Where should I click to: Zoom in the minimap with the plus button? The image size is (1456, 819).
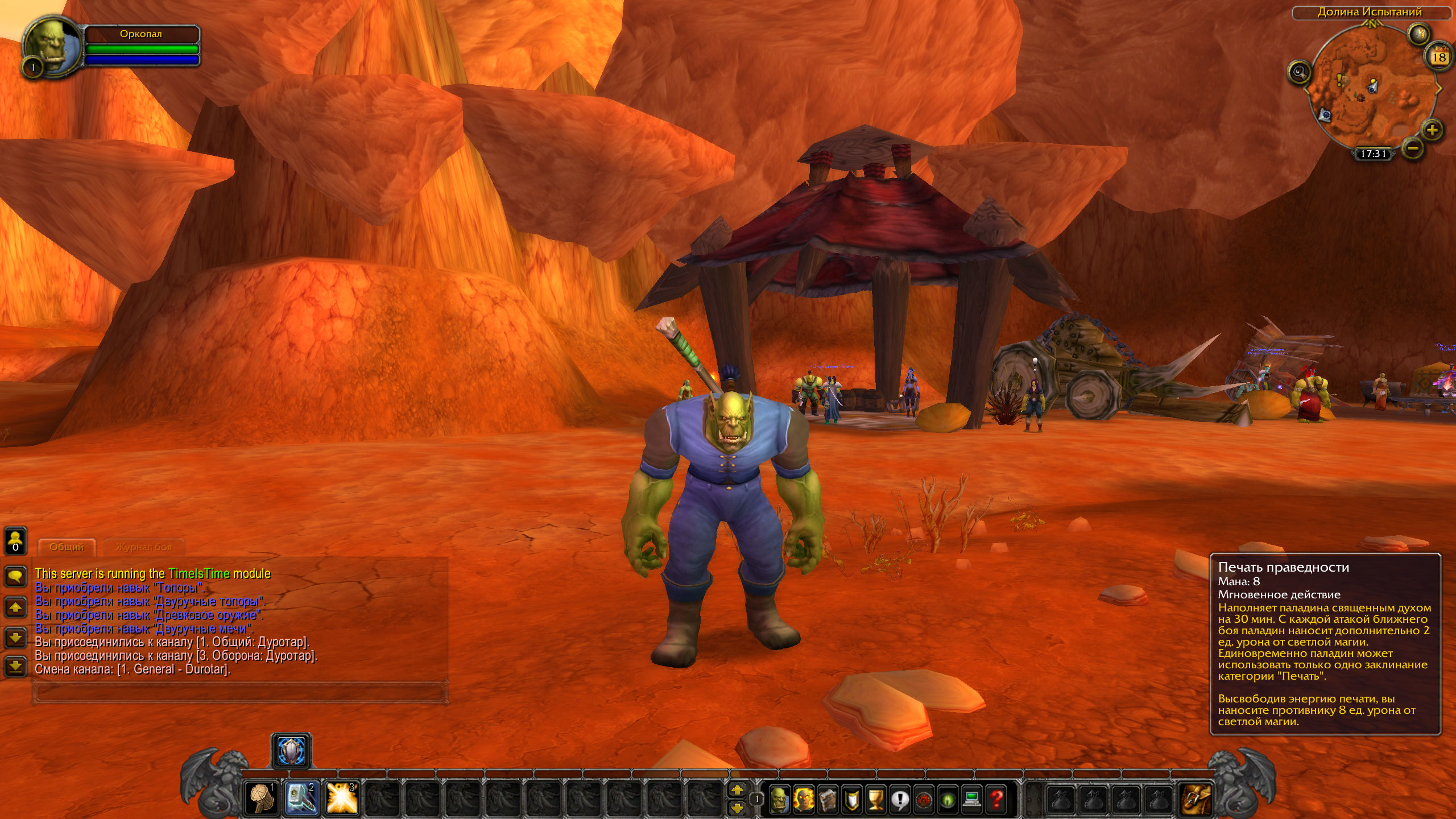click(x=1432, y=130)
